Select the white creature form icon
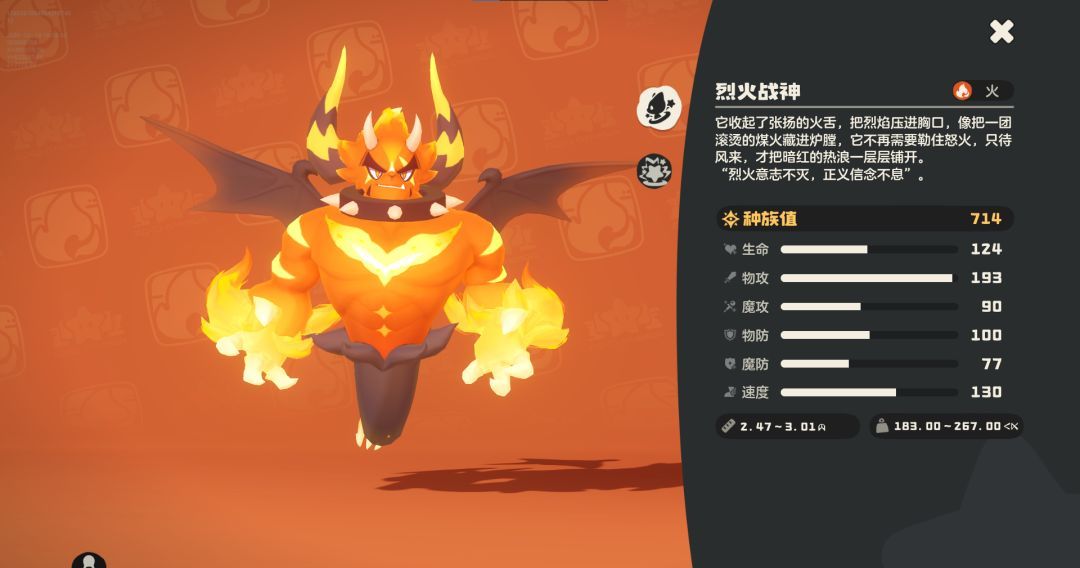 point(660,107)
